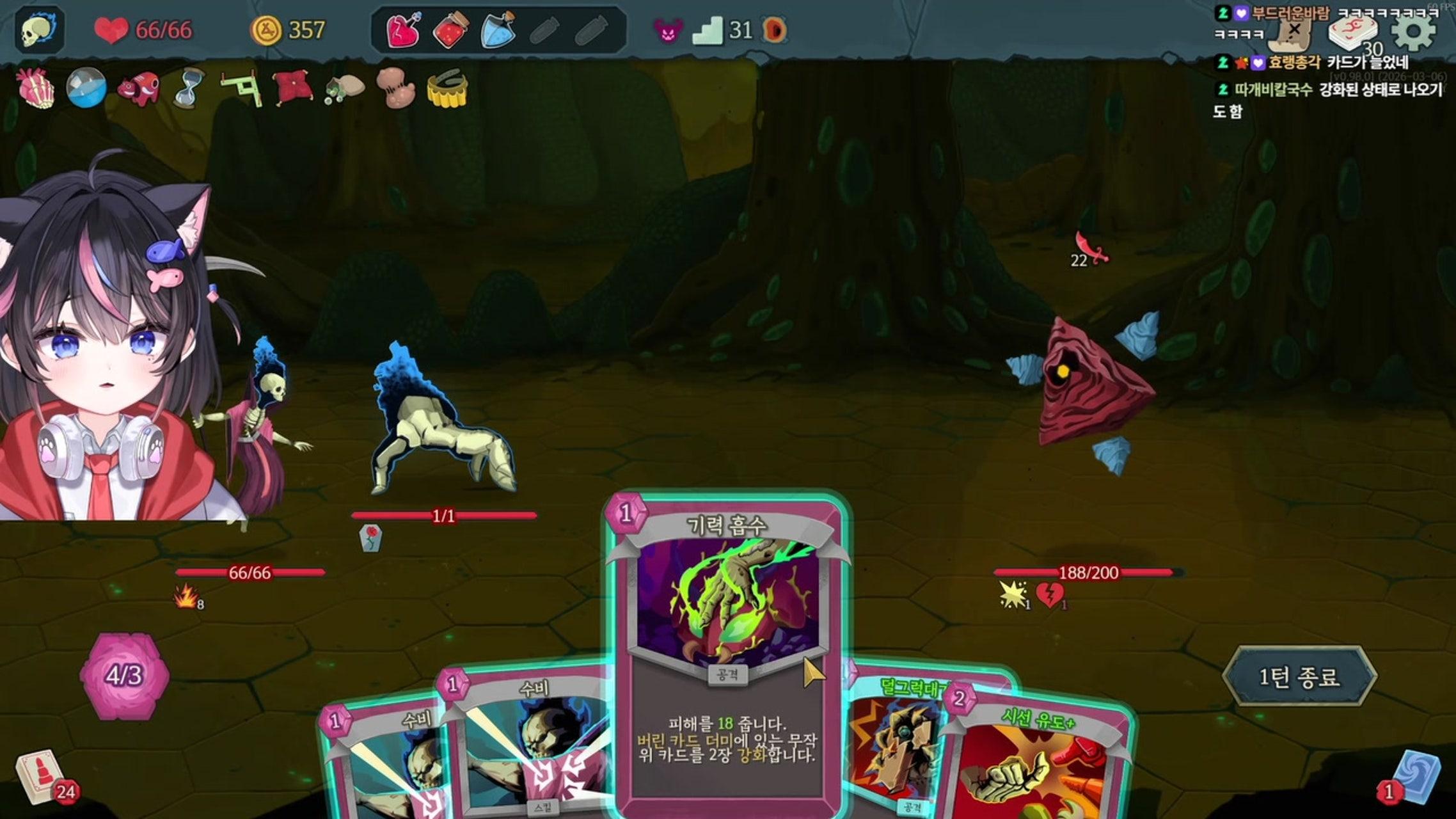This screenshot has width=1456, height=819.
Task: Inspect the green ladder-shaped relic
Action: (241, 88)
